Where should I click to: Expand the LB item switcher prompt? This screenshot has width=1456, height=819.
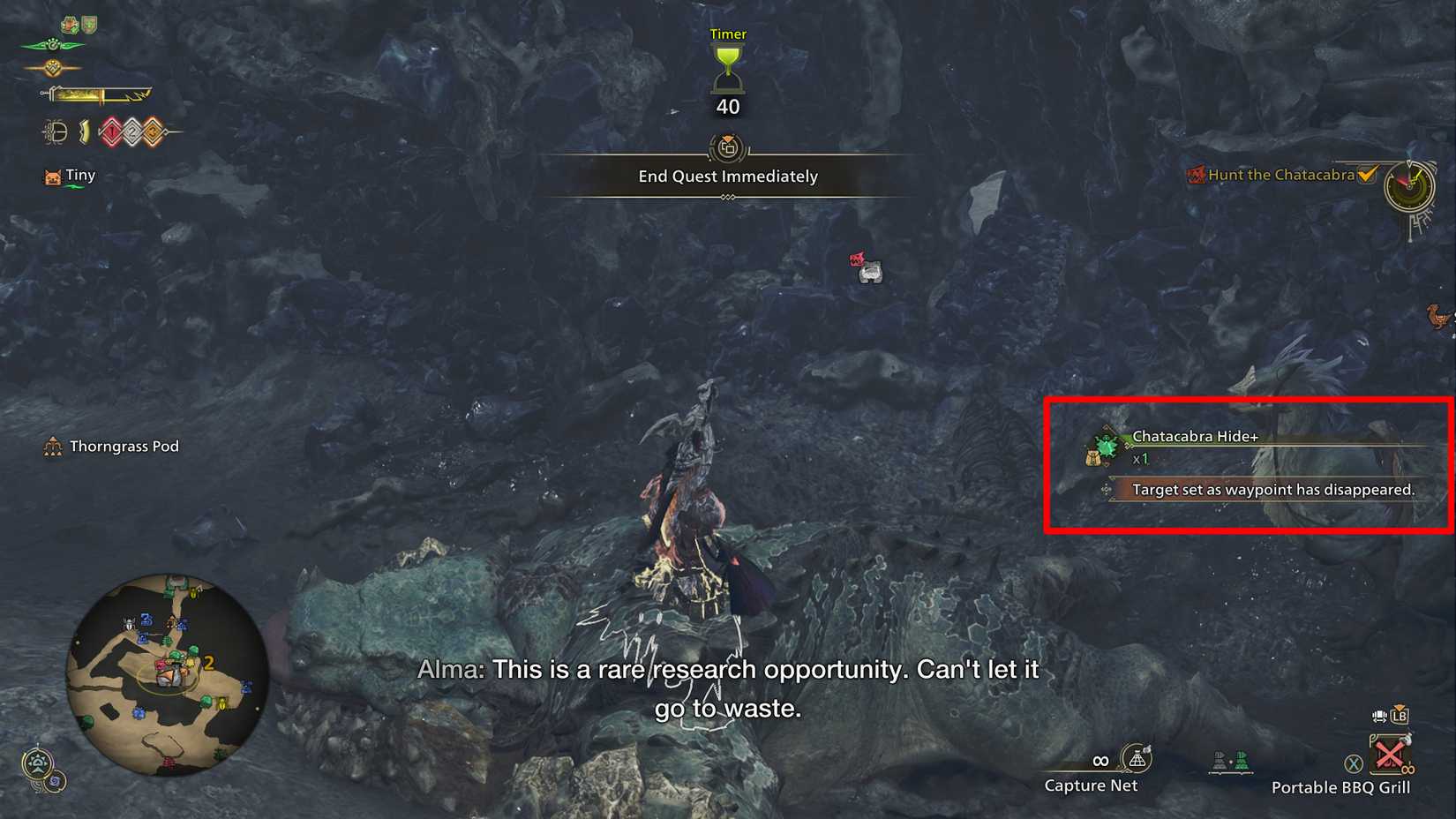(1398, 717)
